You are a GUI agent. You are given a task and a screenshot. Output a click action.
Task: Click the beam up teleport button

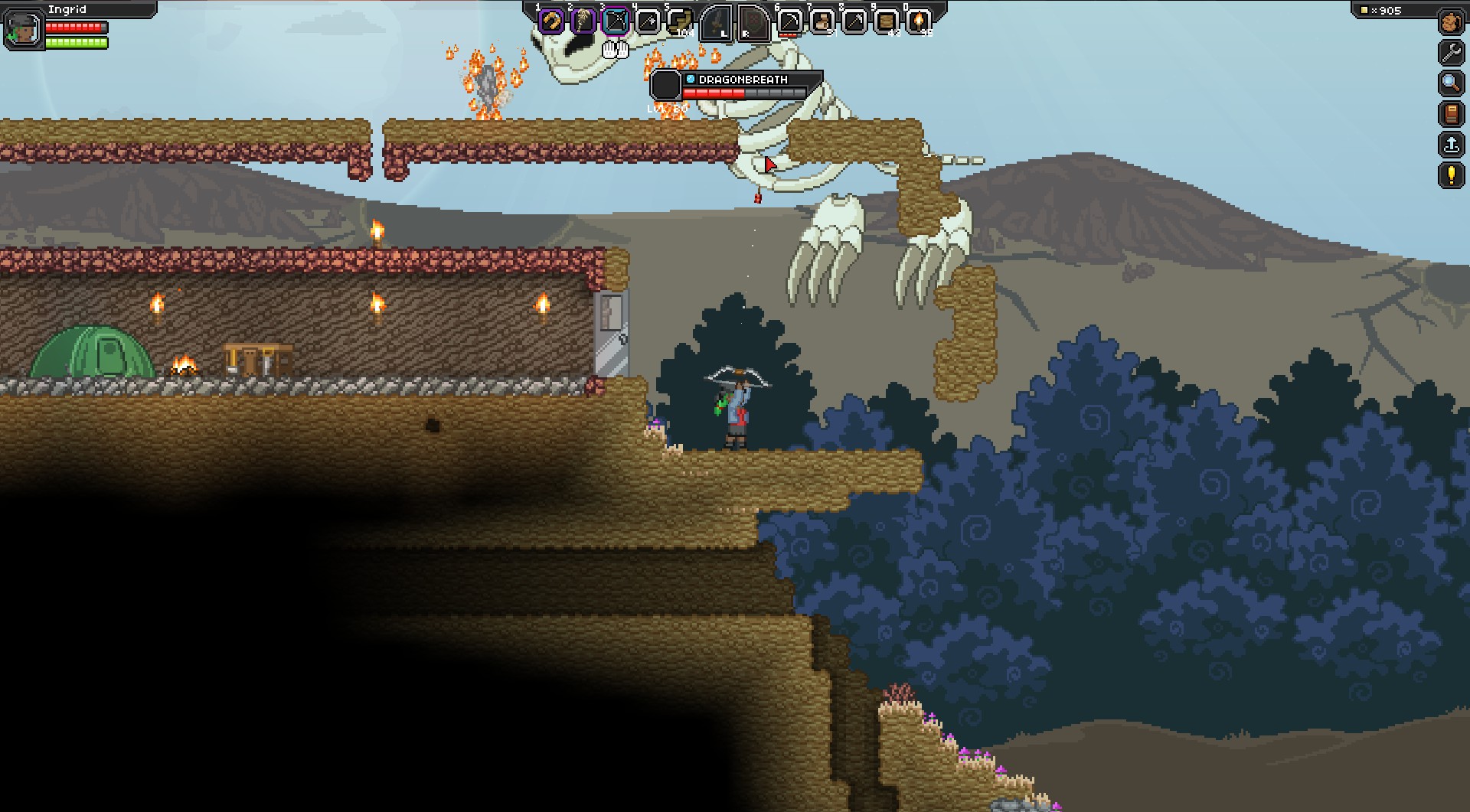point(1451,145)
